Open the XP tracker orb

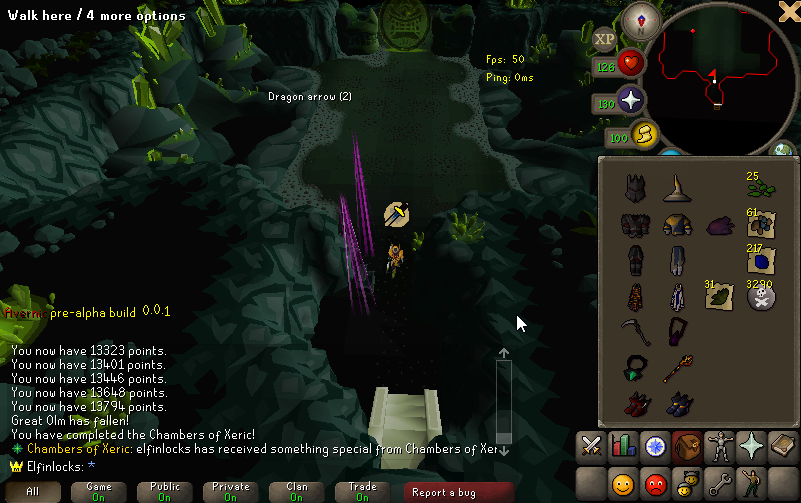tap(604, 39)
